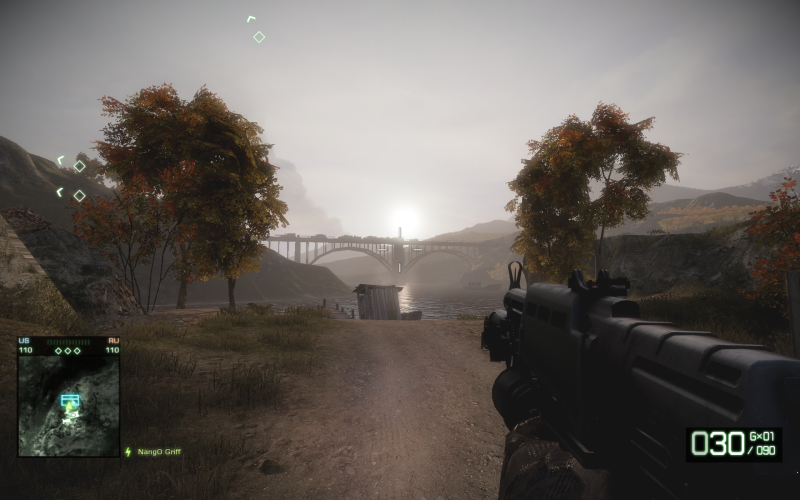Select squadmate NangO Griff in the squad list
Viewport: 800px width, 500px height.
(158, 452)
